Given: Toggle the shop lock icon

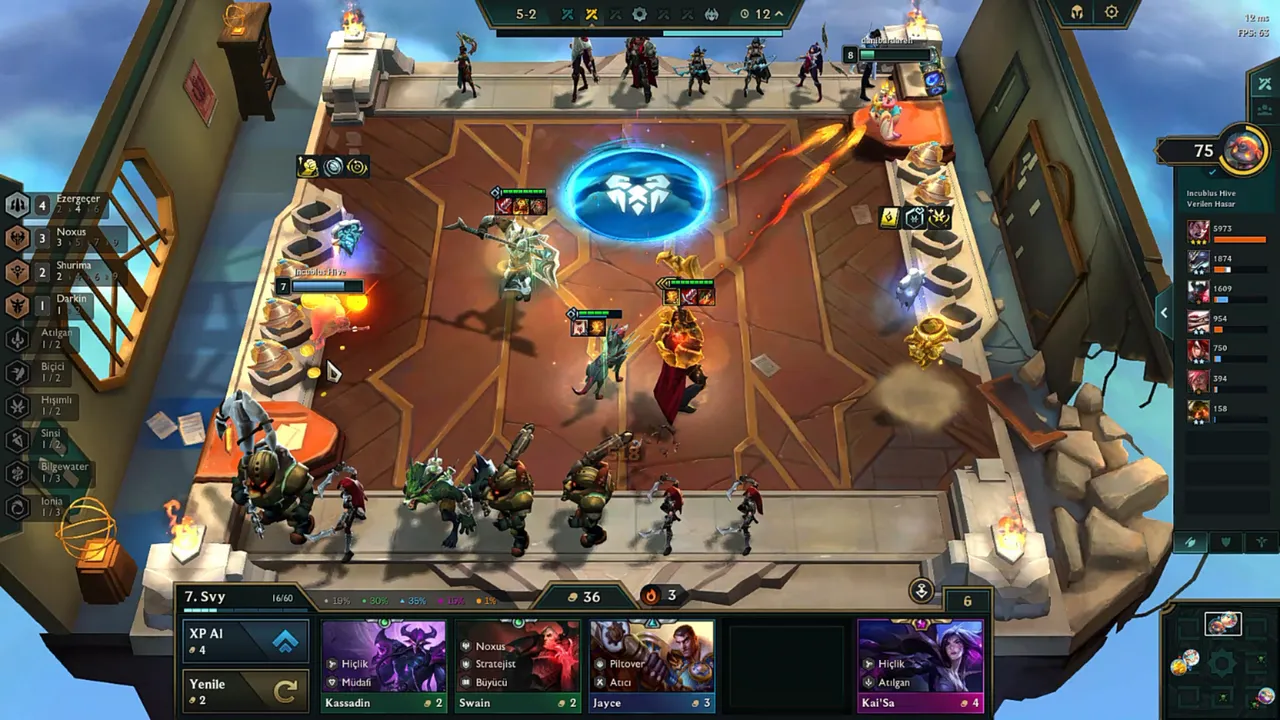Looking at the screenshot, I should coord(921,590).
